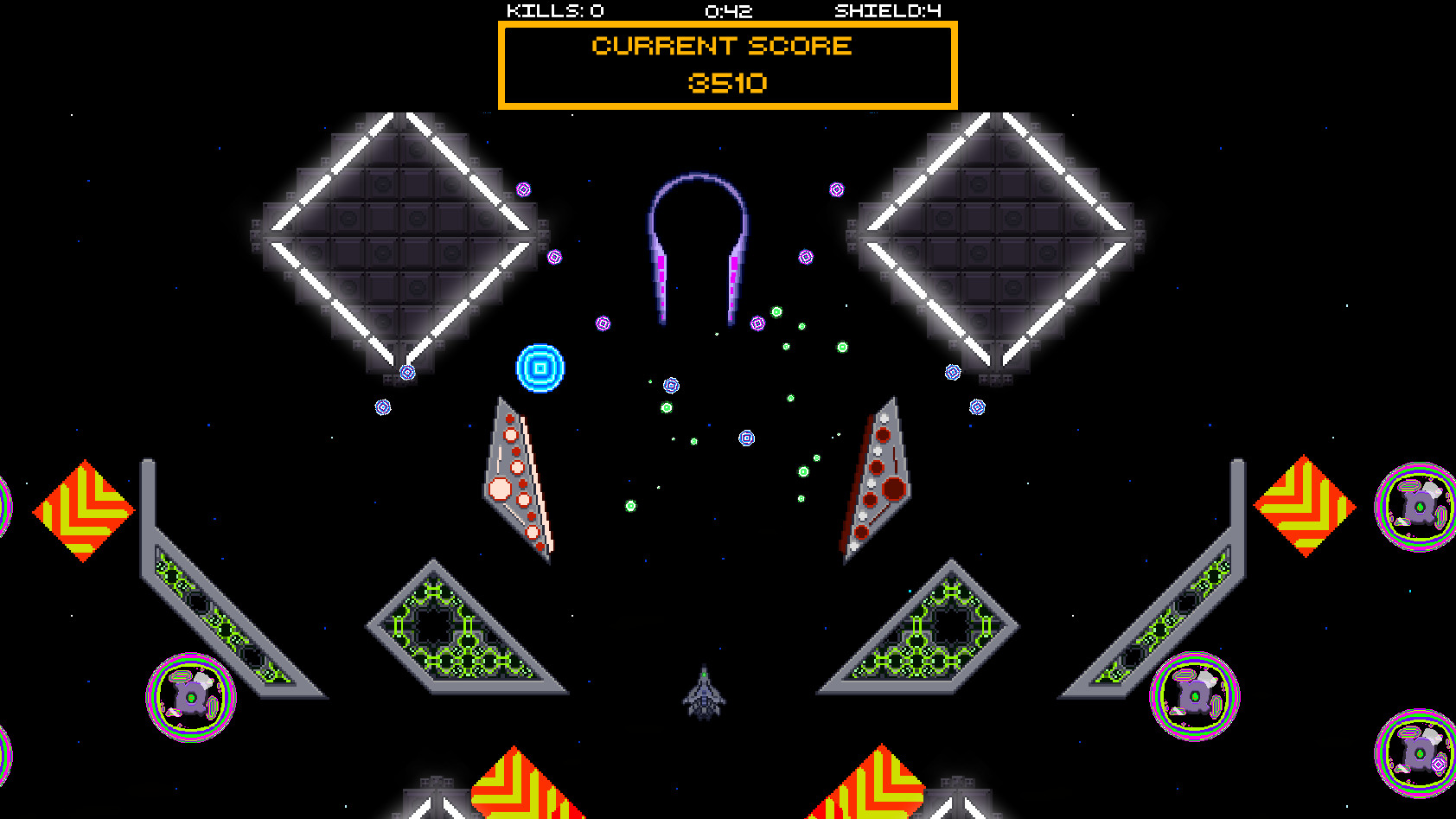Viewport: 1456px width, 819px height.
Task: Click the alien bumper above the right gray ramp
Action: (1194, 696)
